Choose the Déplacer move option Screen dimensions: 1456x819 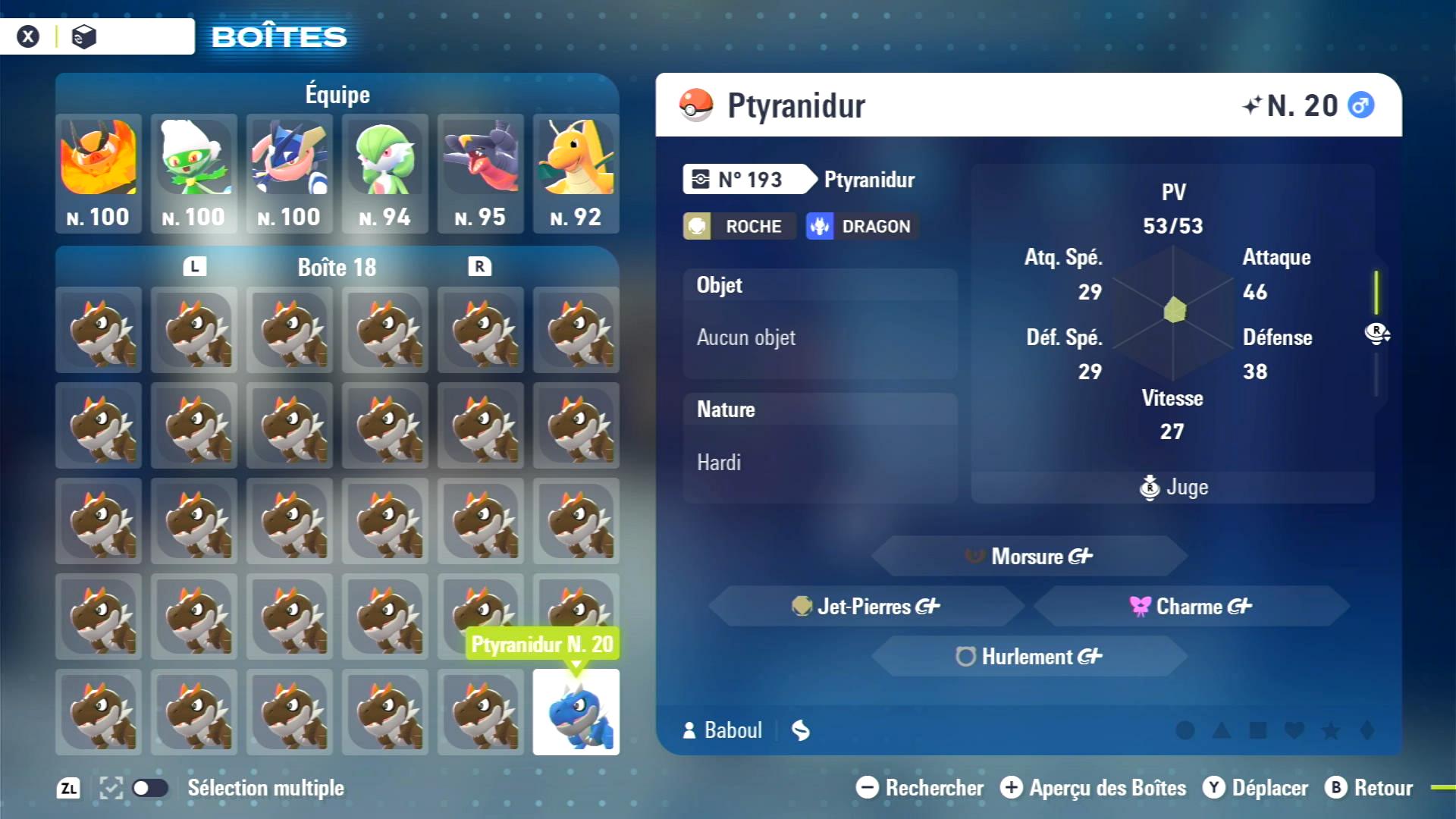1255,788
